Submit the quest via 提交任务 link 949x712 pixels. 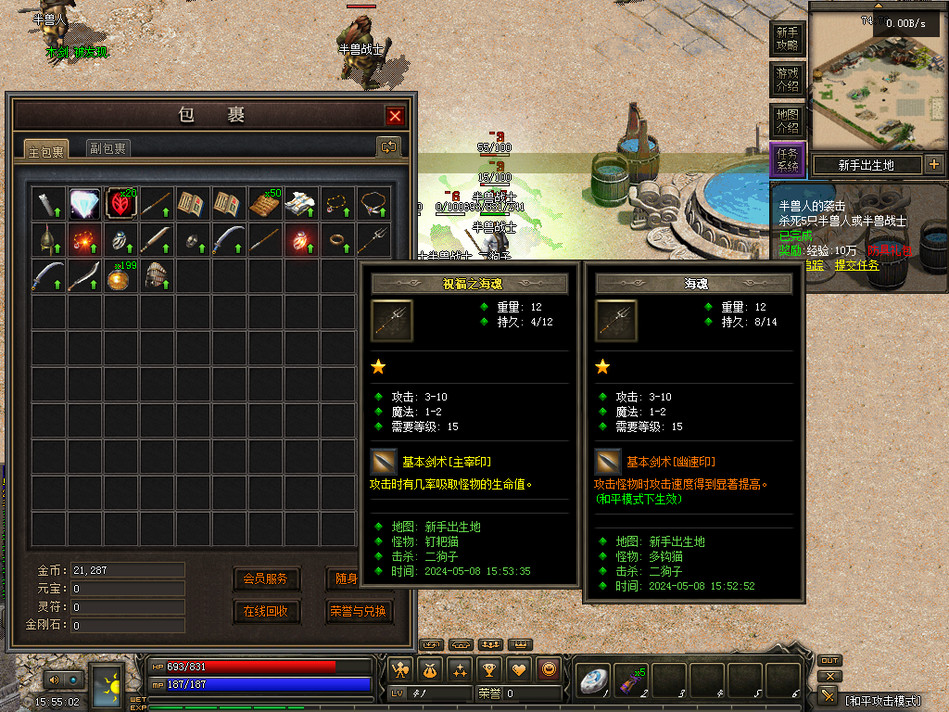pos(858,265)
